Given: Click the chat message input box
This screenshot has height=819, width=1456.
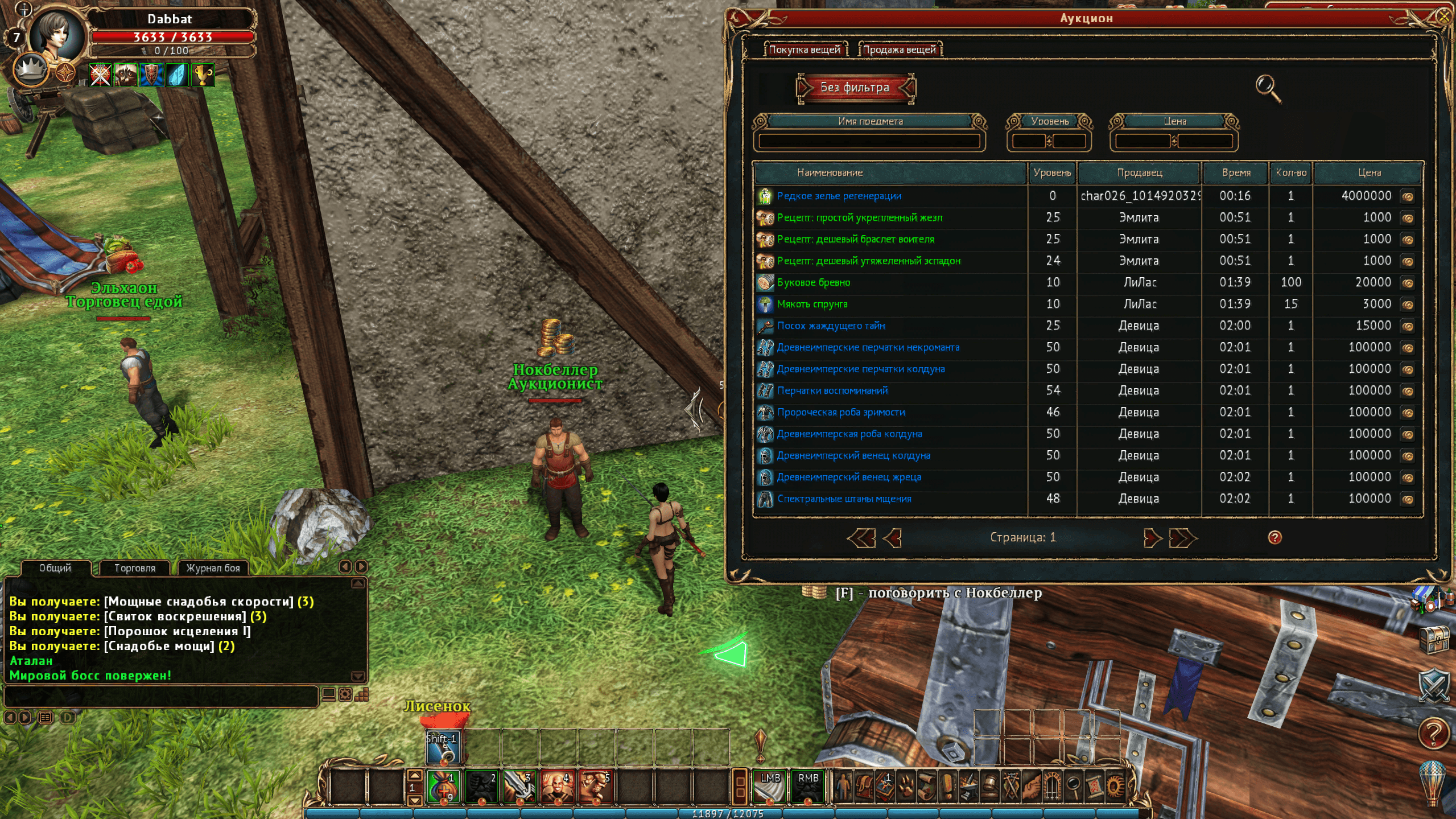Looking at the screenshot, I should 160,695.
